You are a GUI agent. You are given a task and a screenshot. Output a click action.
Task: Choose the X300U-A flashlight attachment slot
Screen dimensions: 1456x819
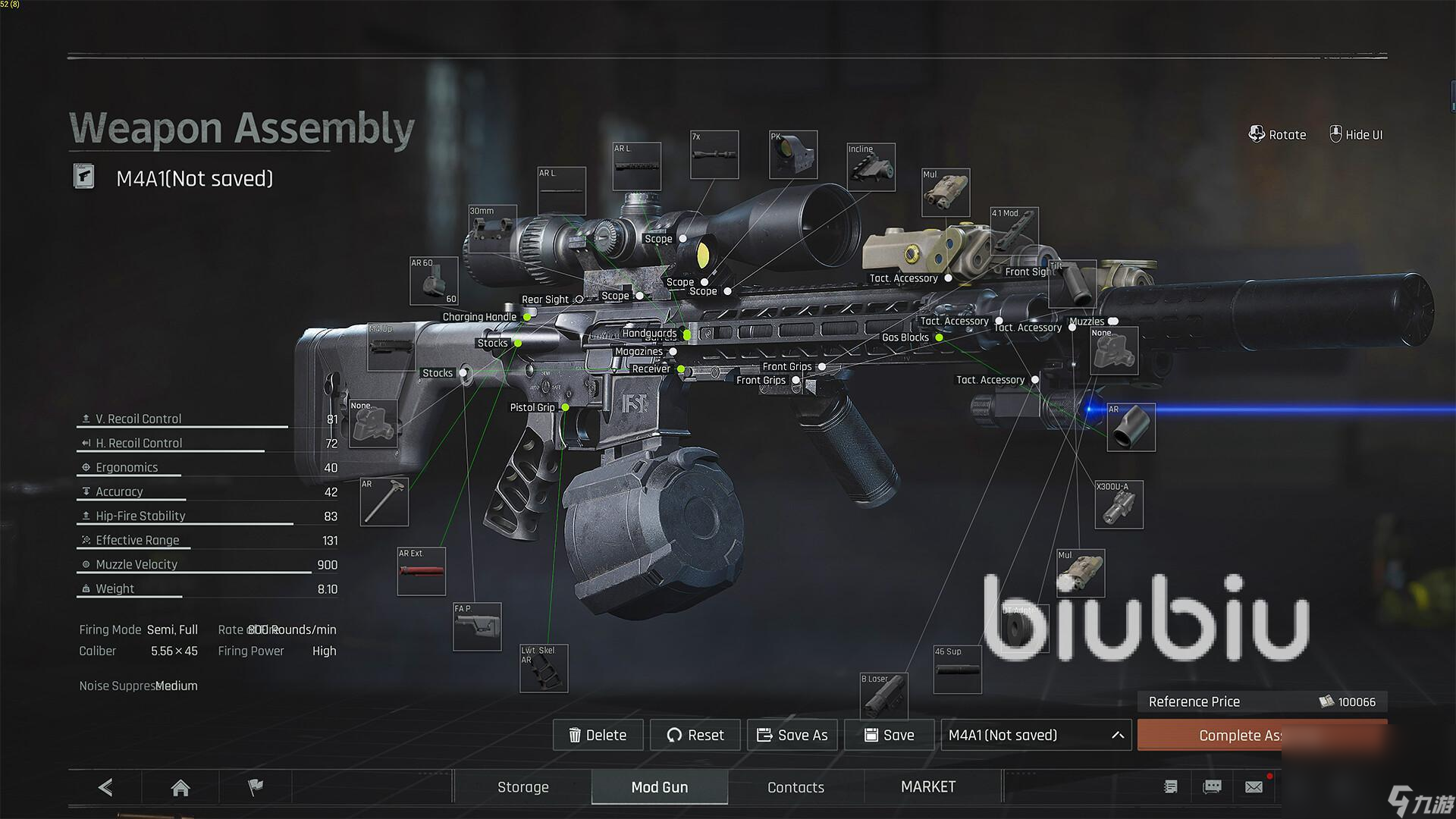point(1119,505)
